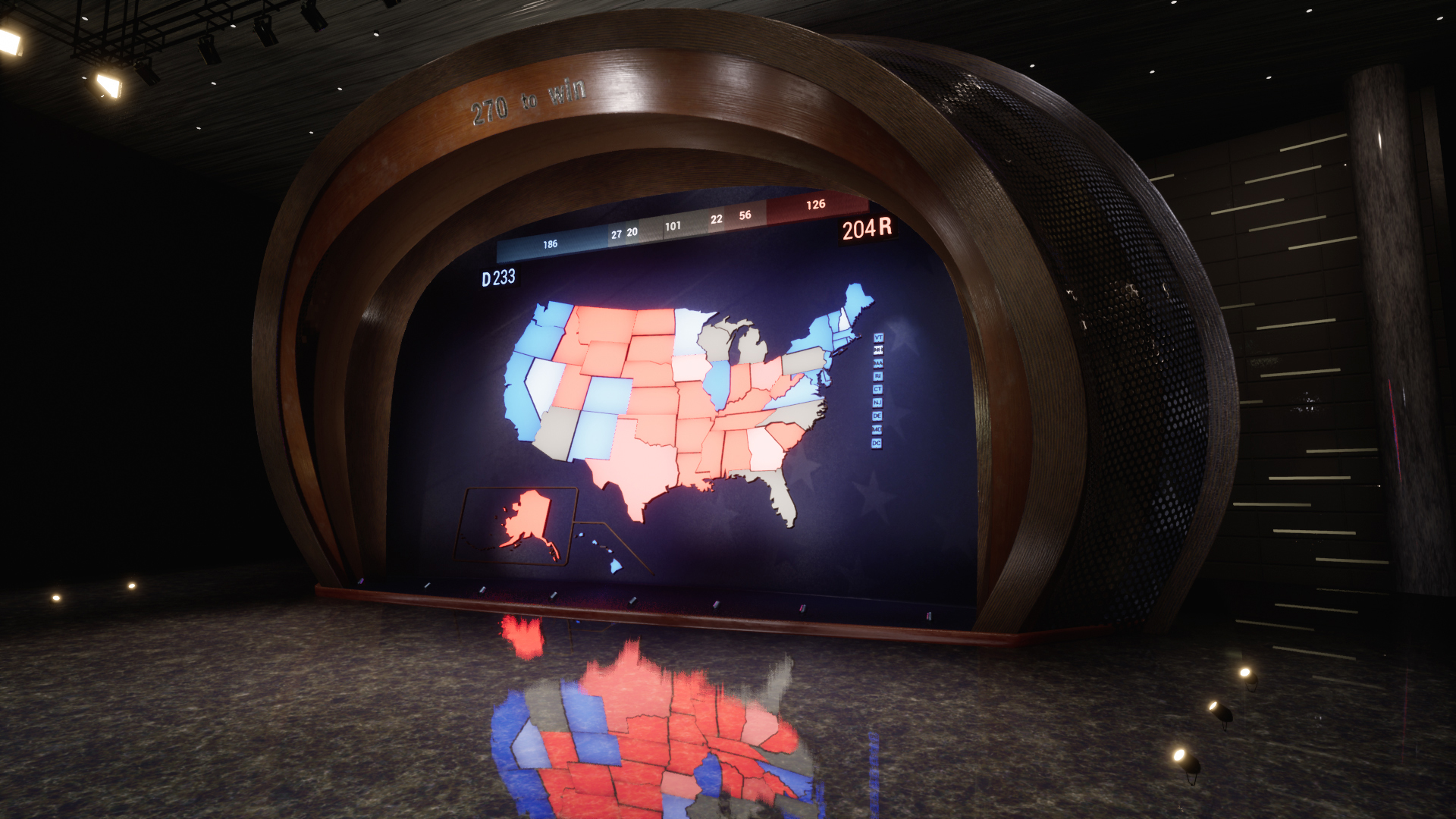The height and width of the screenshot is (819, 1456).
Task: Select the RI state button
Action: (877, 376)
